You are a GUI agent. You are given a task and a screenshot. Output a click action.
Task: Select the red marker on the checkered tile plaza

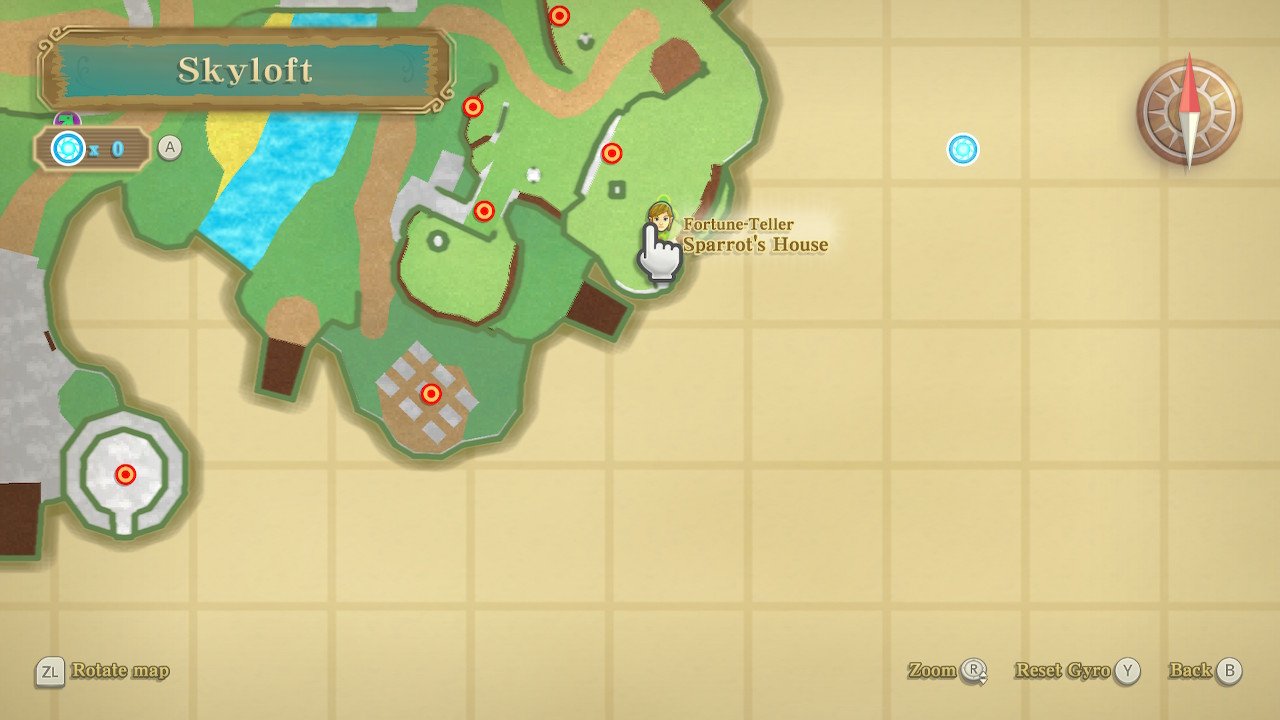431,394
